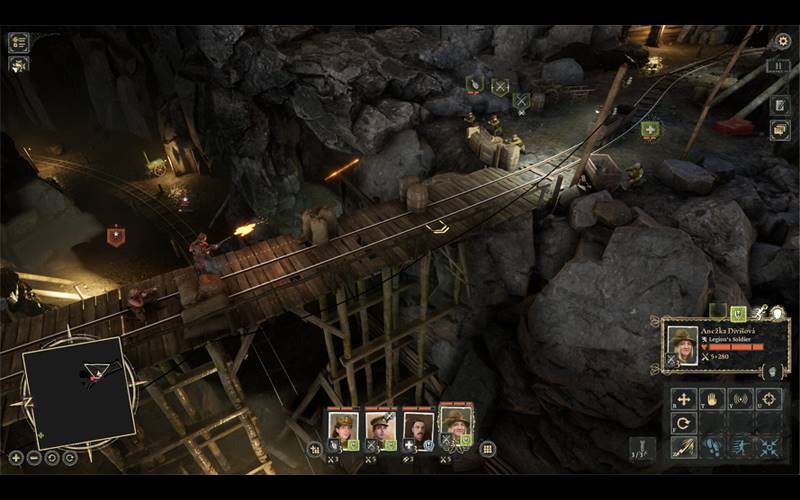This screenshot has height=500, width=800.
Task: Toggle the footsteps movement mode
Action: (712, 448)
